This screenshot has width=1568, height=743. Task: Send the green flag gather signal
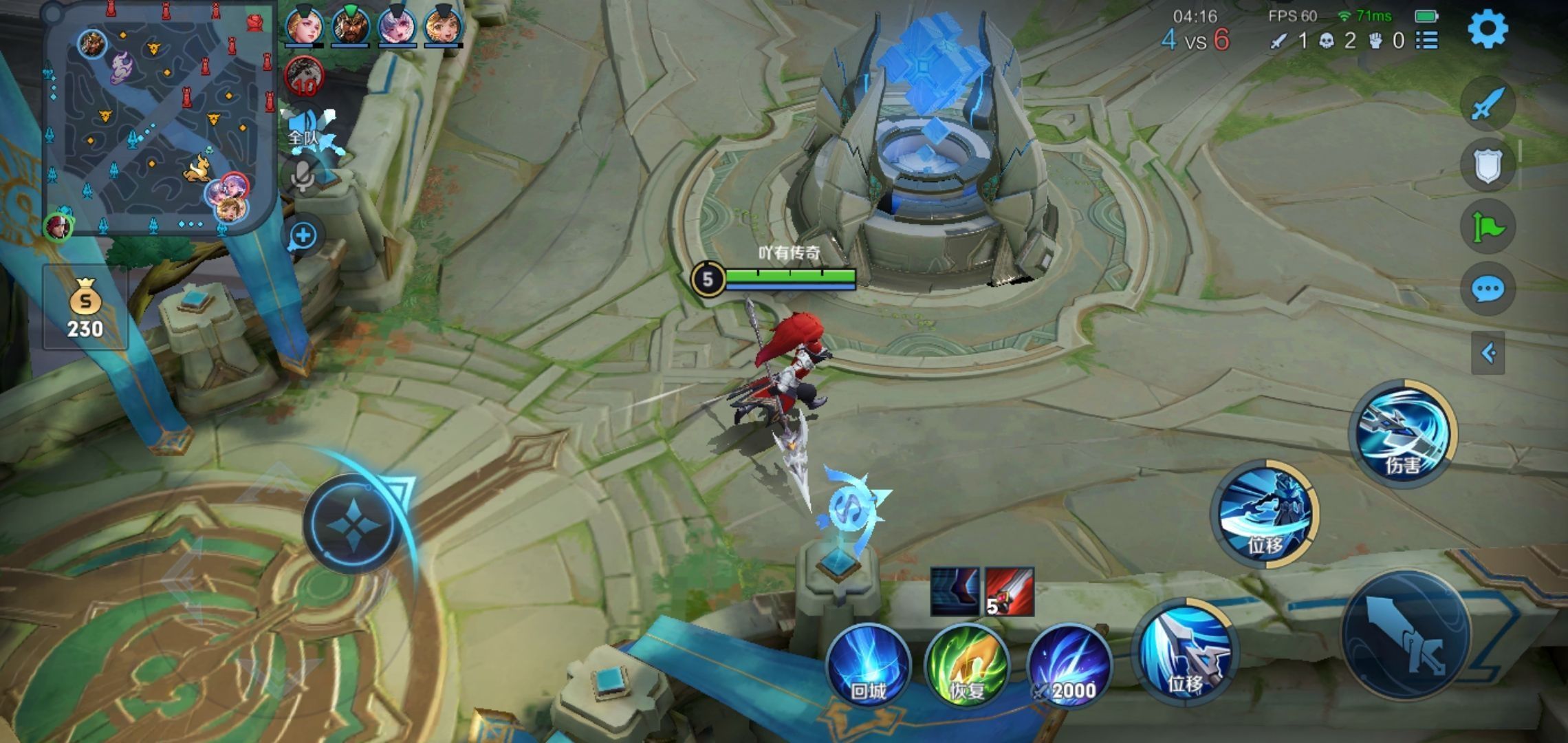click(1488, 227)
